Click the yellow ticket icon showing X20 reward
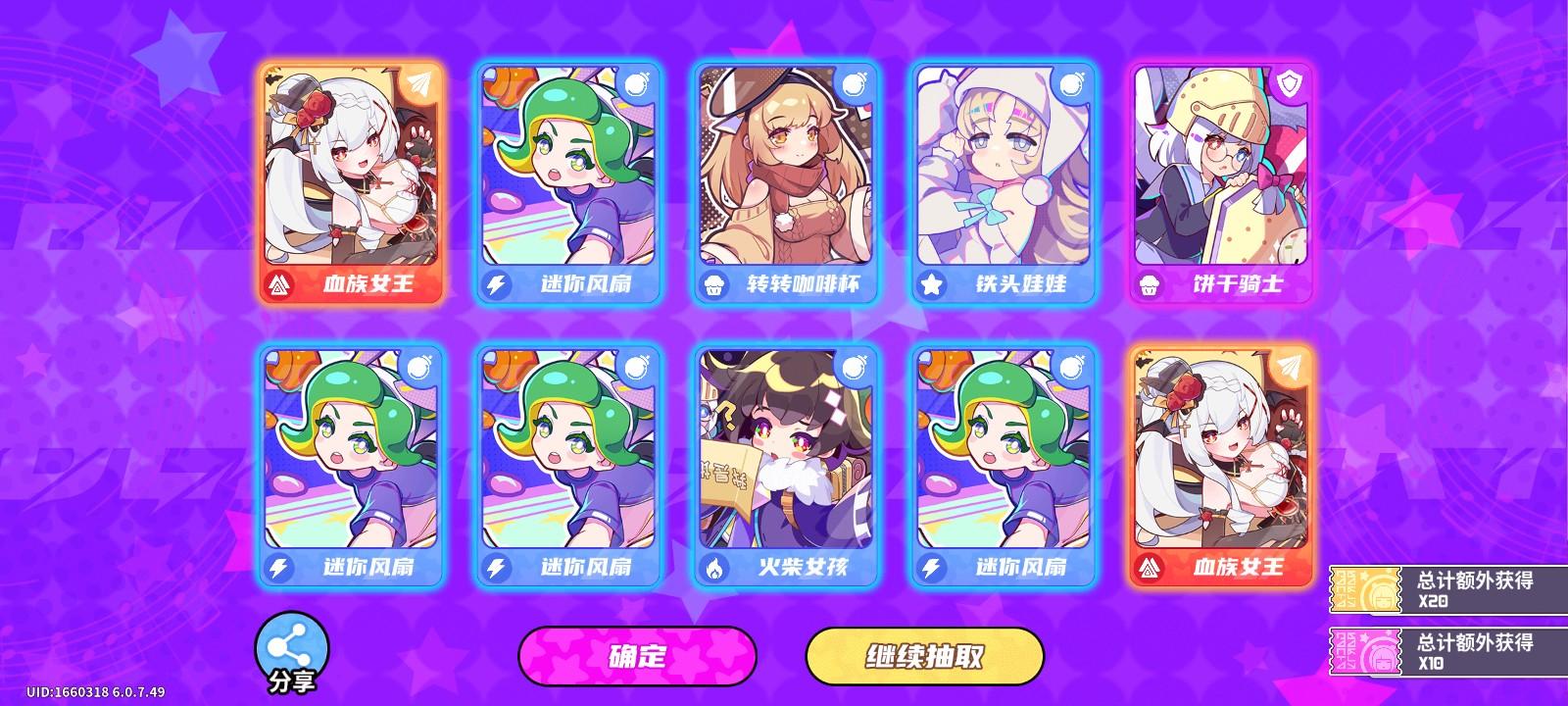The image size is (1568, 706). 1363,587
